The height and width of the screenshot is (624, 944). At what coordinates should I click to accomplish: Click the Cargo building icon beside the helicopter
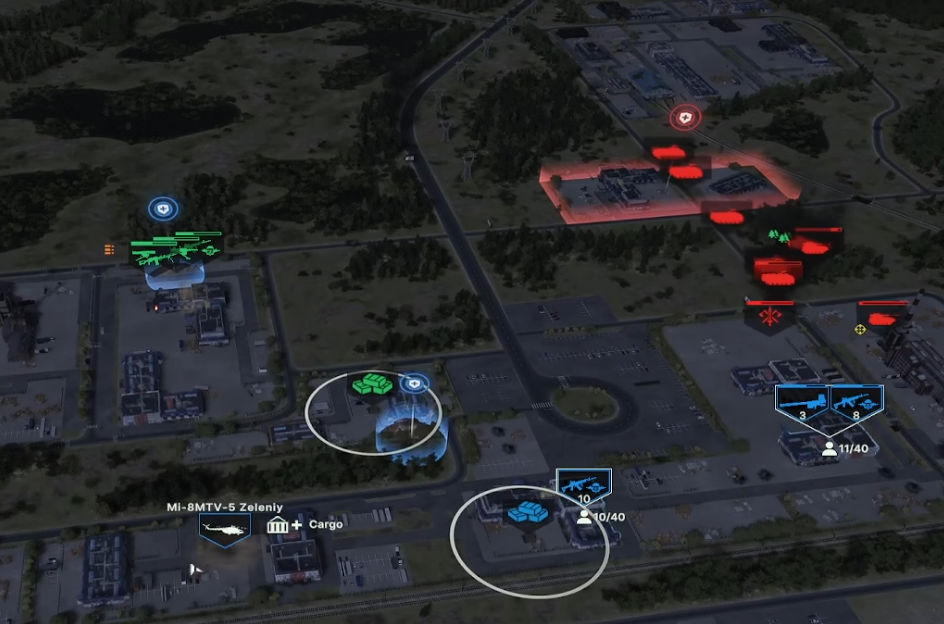coord(278,525)
